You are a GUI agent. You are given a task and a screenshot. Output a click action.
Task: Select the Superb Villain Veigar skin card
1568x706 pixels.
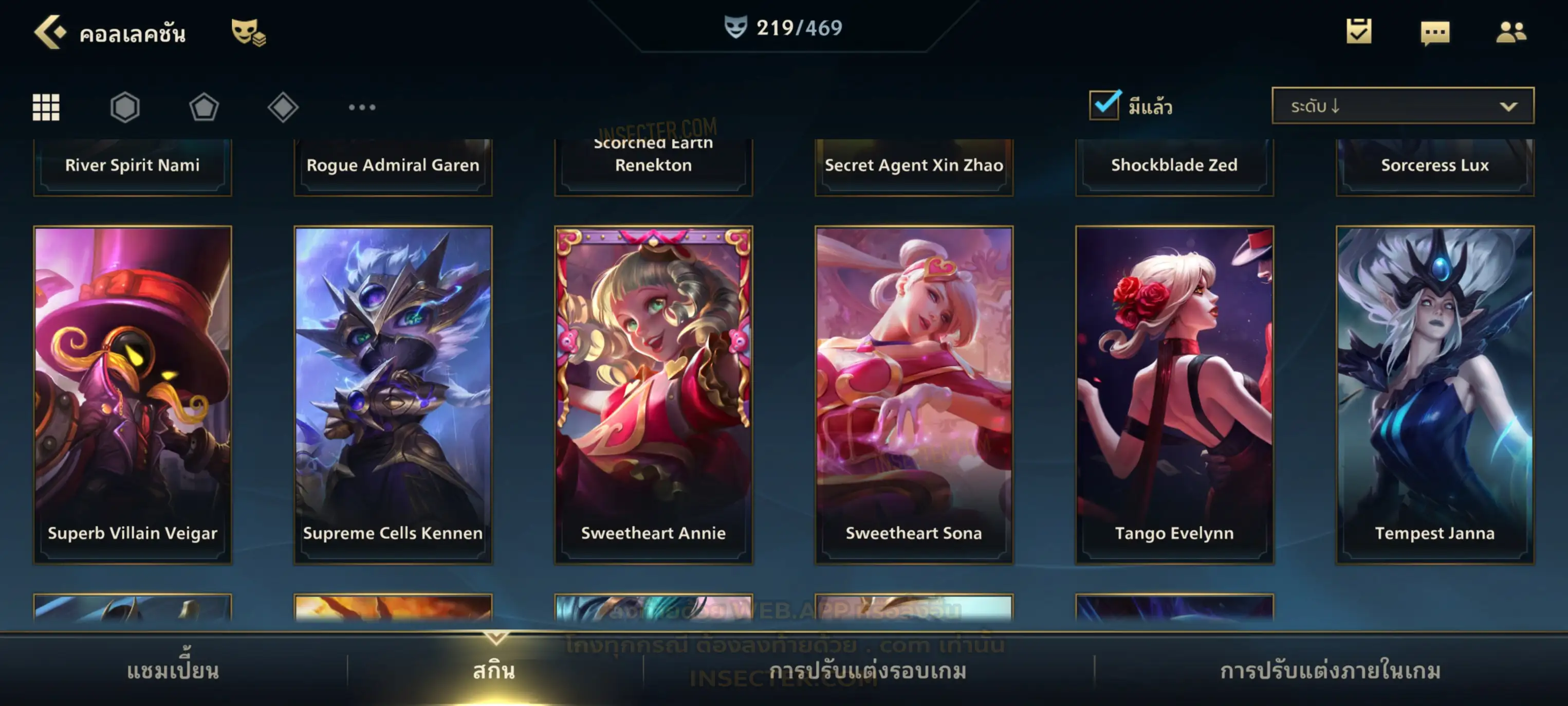(x=133, y=395)
